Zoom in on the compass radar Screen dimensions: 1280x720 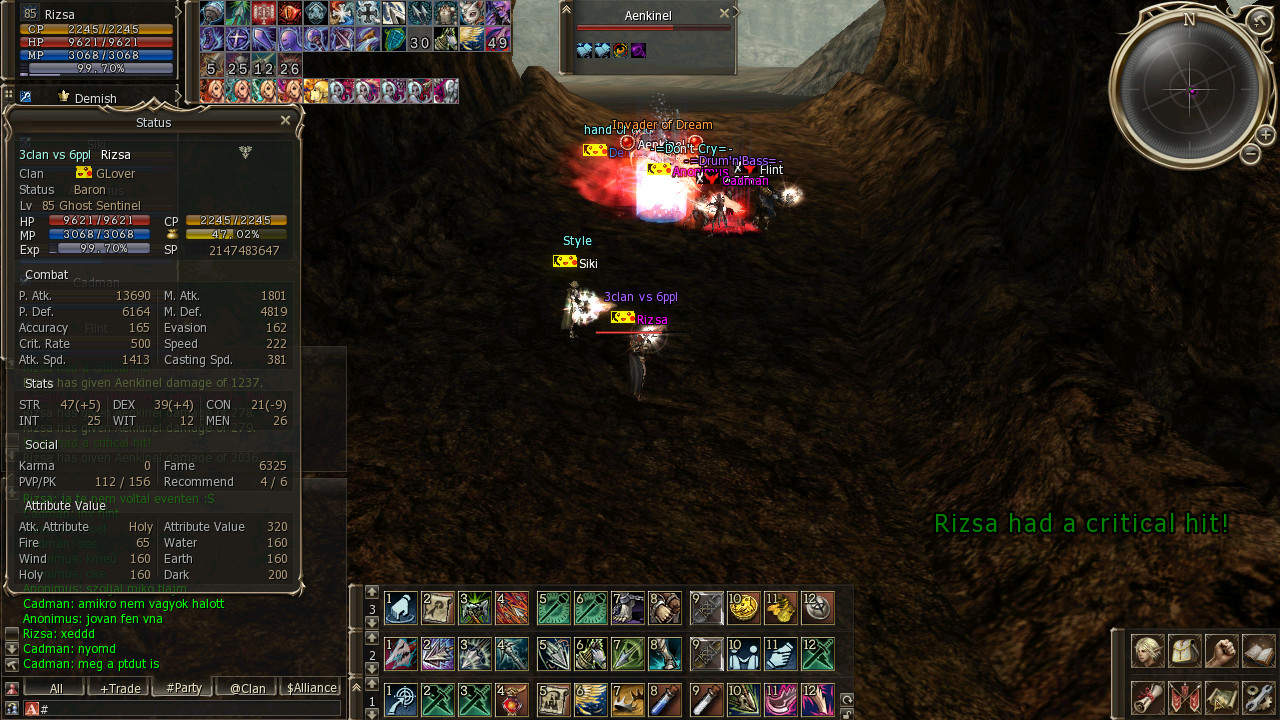[x=1265, y=135]
